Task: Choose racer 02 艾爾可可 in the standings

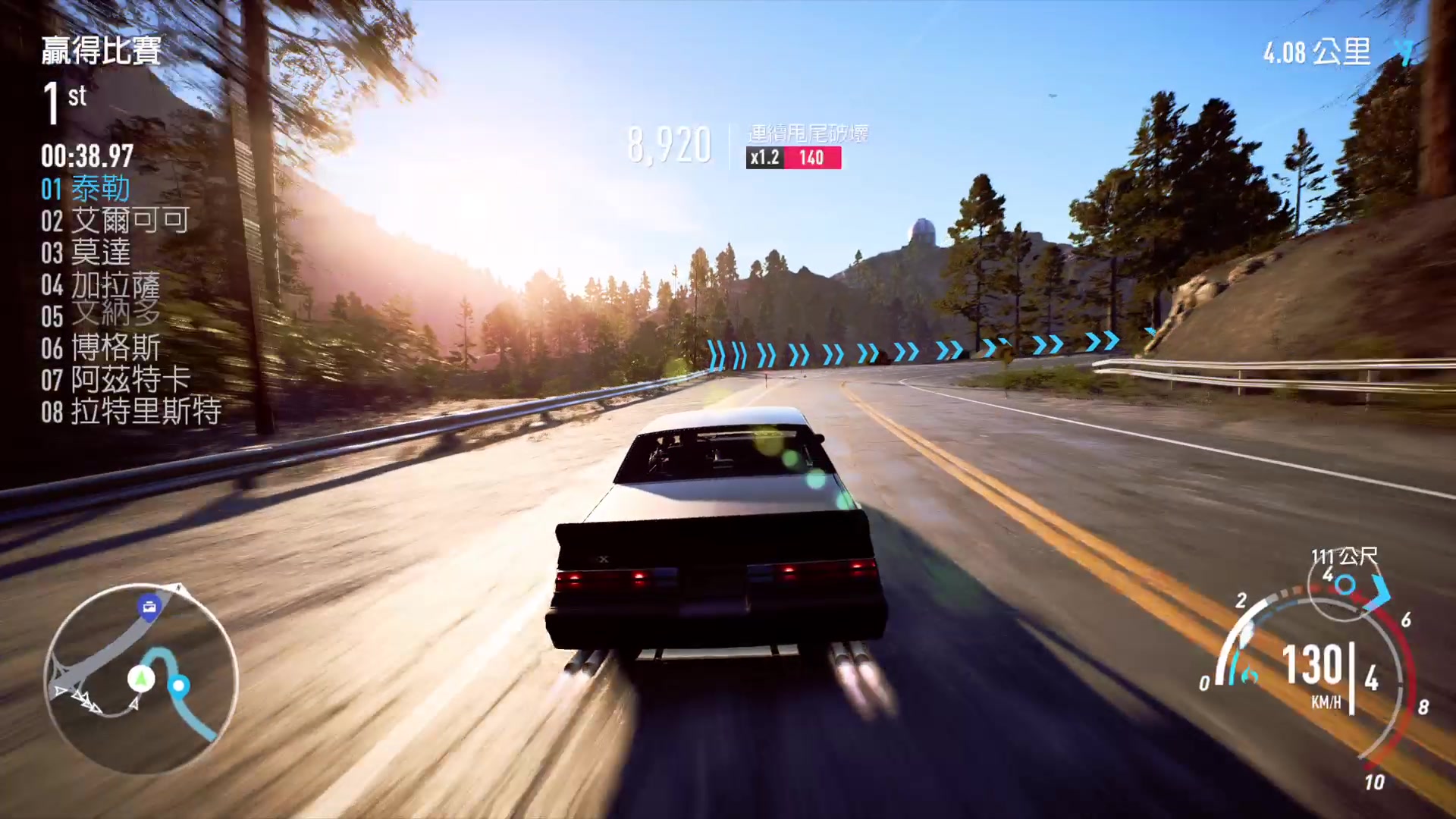Action: tap(115, 221)
